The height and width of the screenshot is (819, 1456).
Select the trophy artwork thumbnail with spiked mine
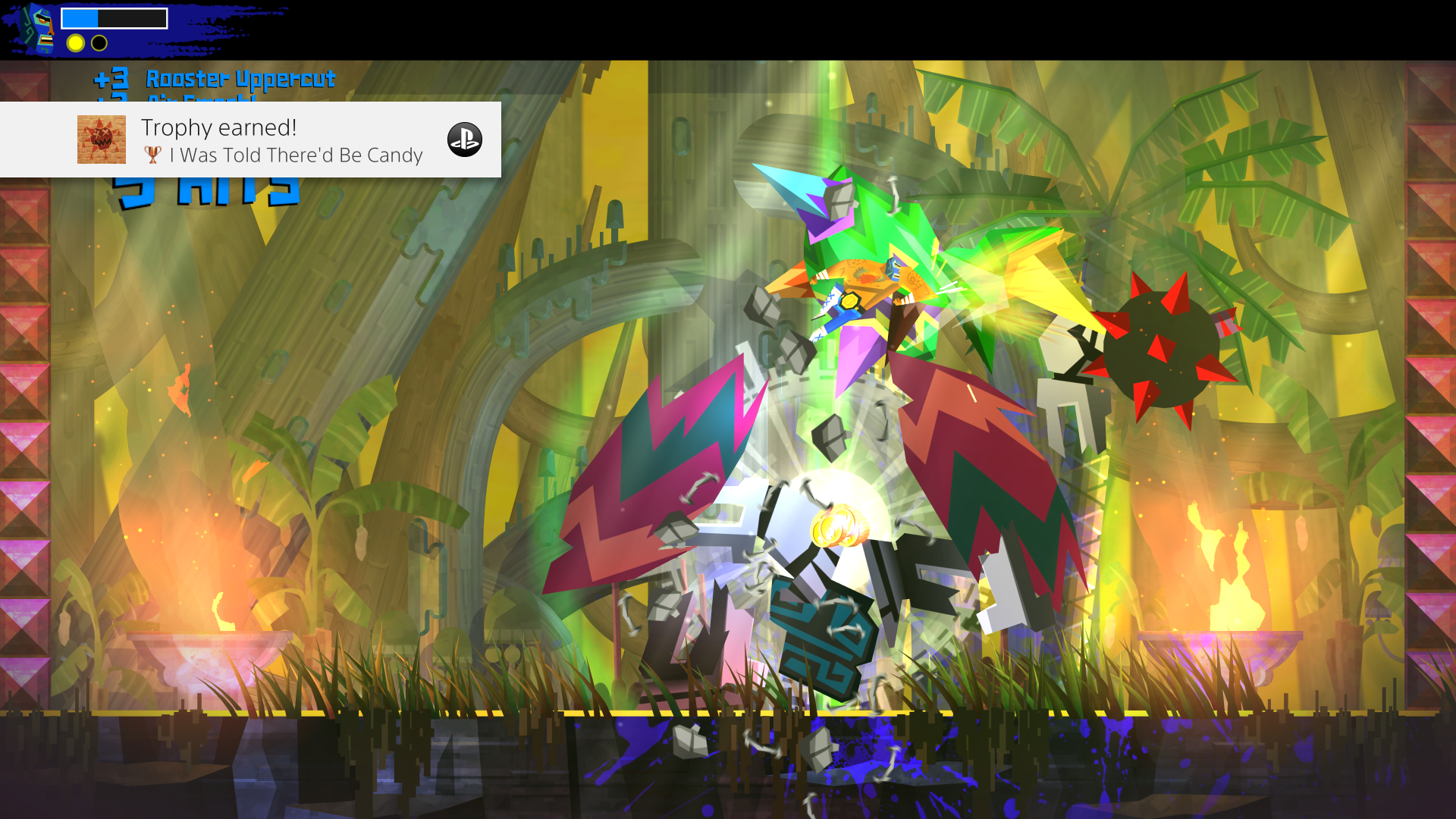click(x=101, y=140)
